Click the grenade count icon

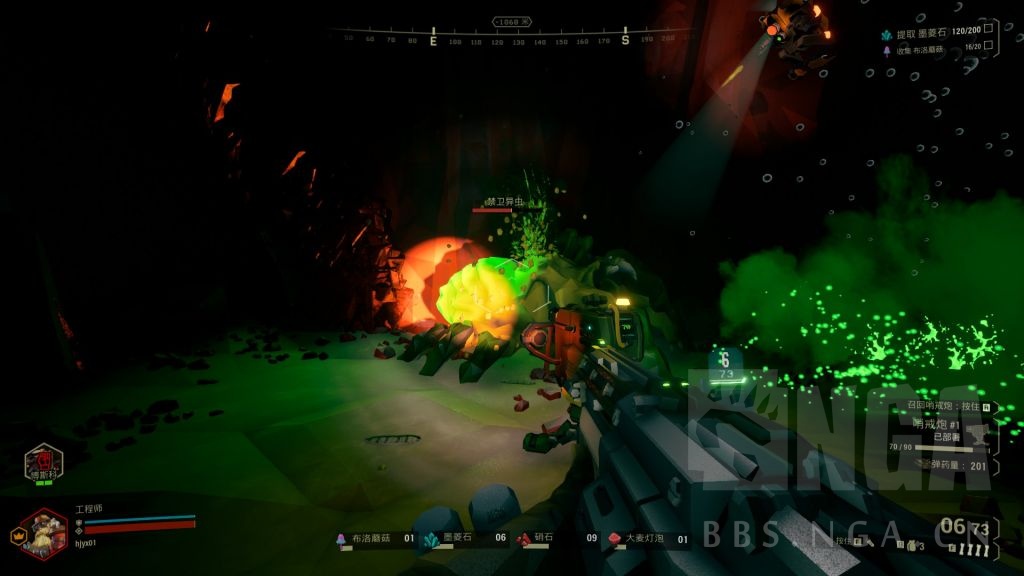(912, 544)
